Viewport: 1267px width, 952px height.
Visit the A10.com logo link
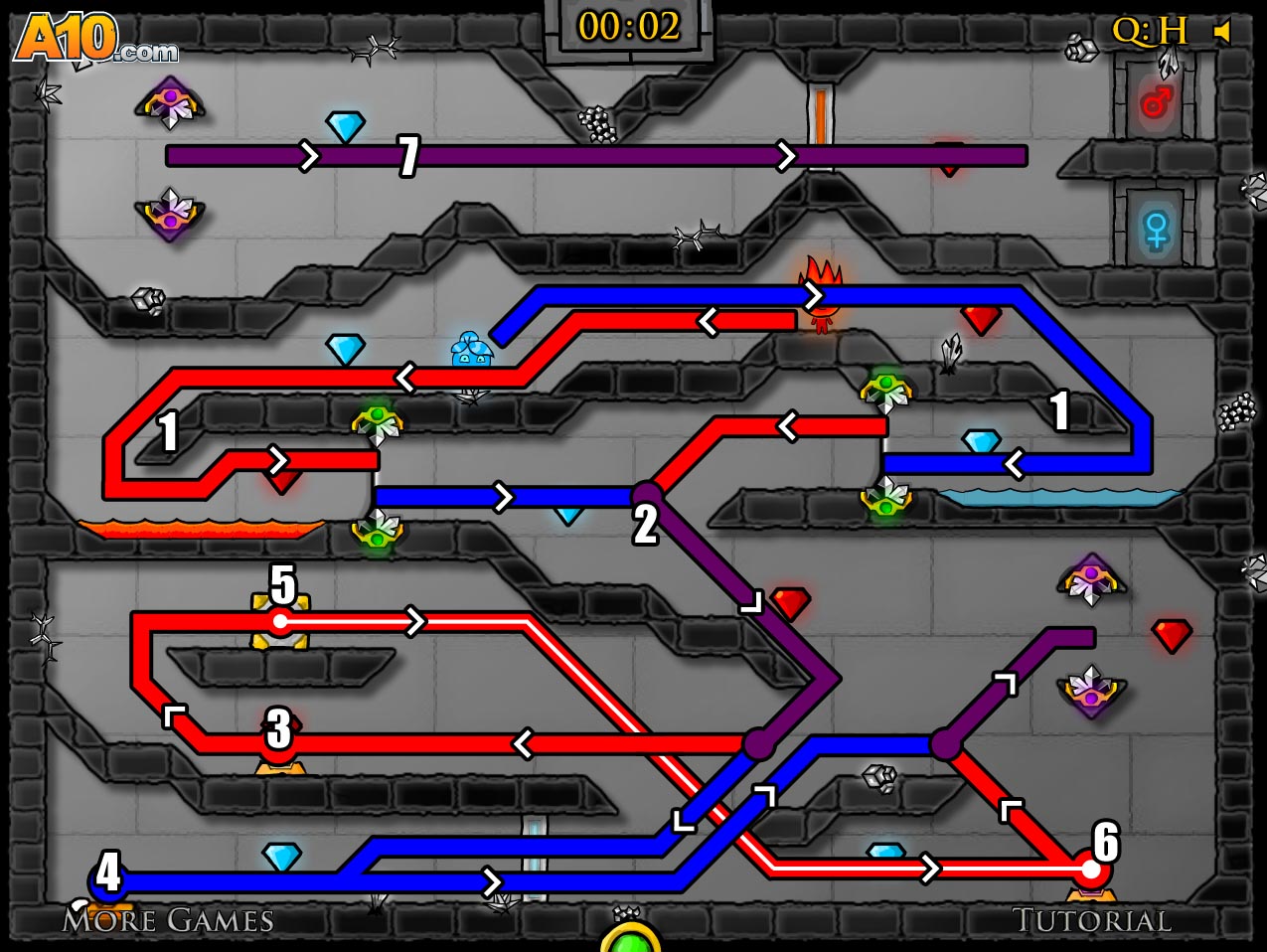(x=94, y=40)
